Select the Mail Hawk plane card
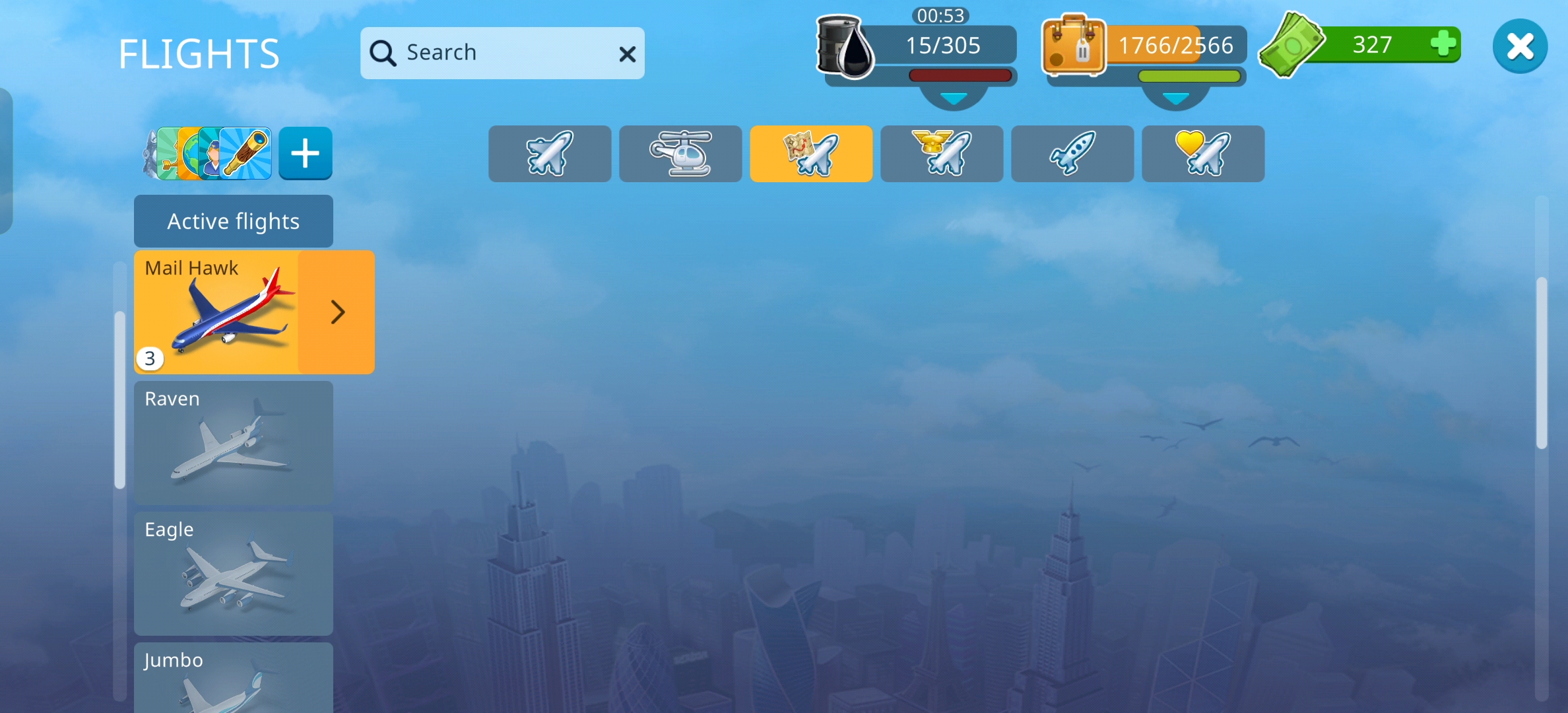 [x=216, y=312]
